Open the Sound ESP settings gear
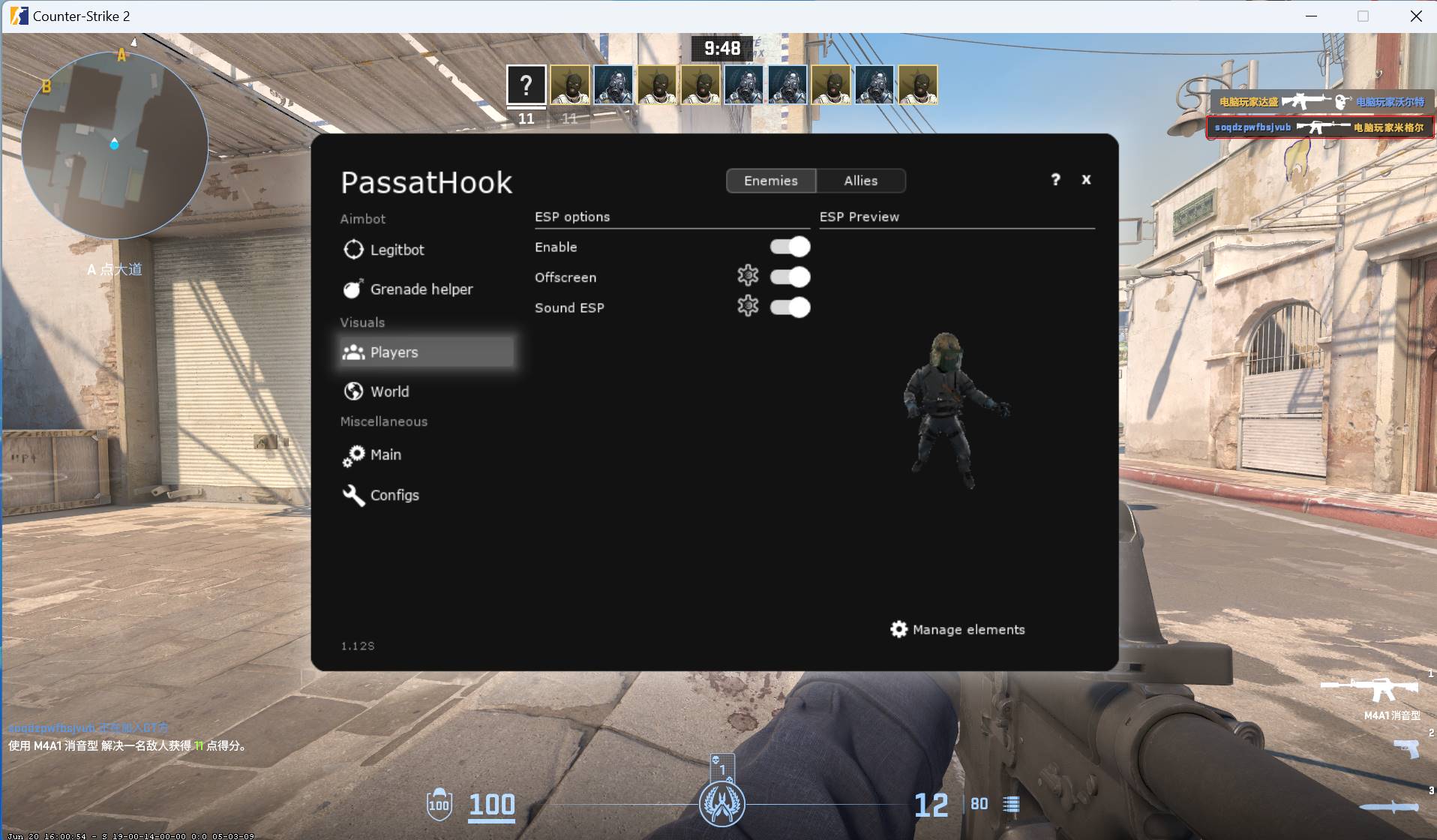 [749, 306]
